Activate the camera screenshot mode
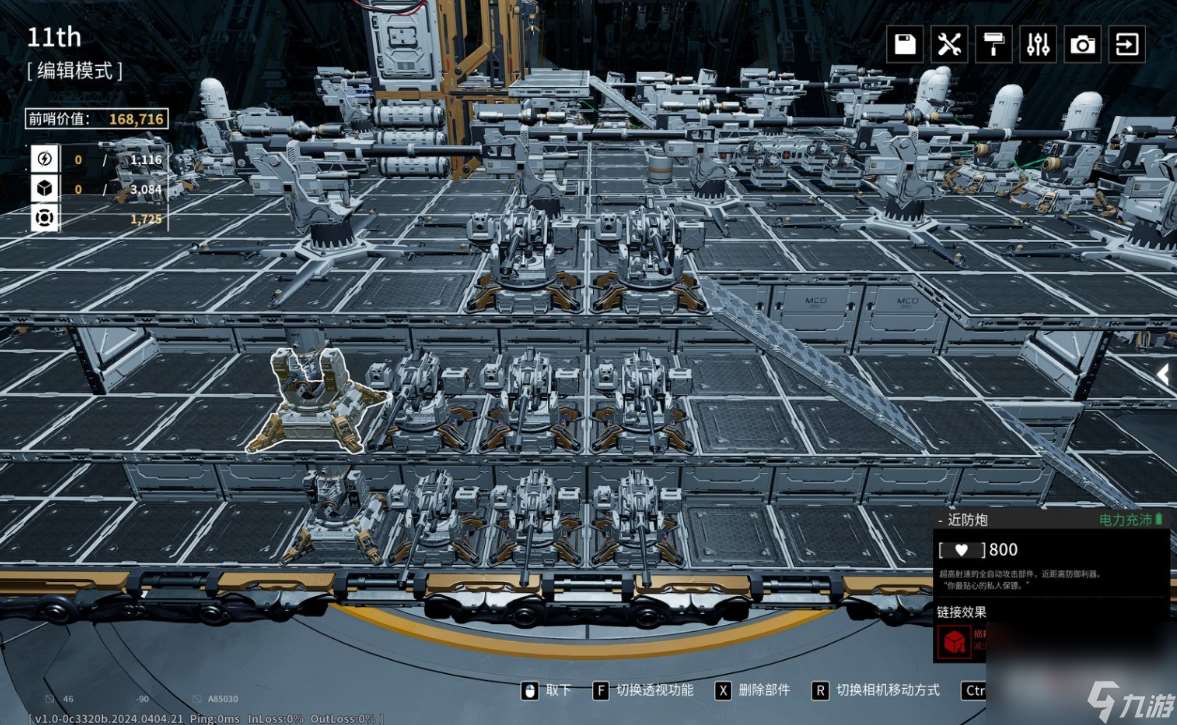Image resolution: width=1177 pixels, height=725 pixels. [1082, 45]
